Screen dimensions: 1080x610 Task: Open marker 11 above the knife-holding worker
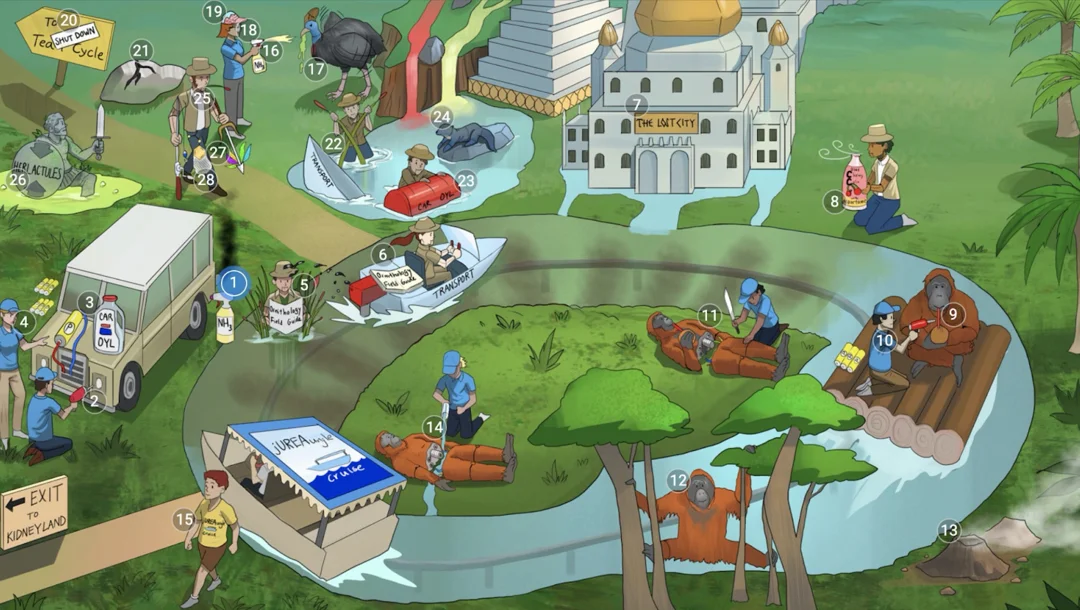pos(710,315)
